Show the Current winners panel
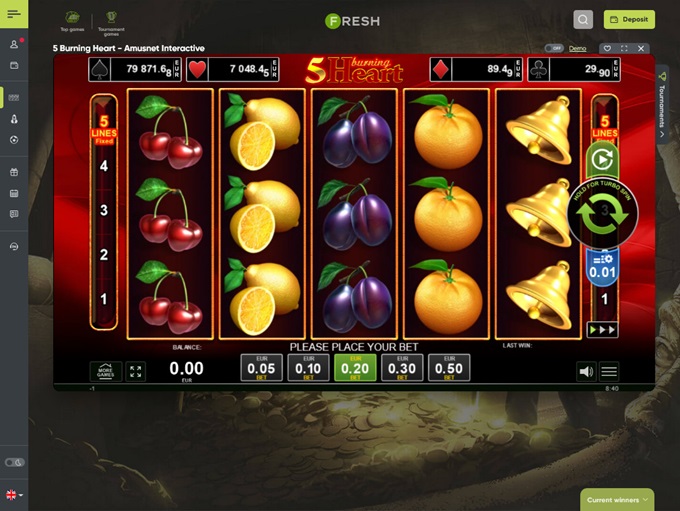This screenshot has height=511, width=680. (x=619, y=500)
